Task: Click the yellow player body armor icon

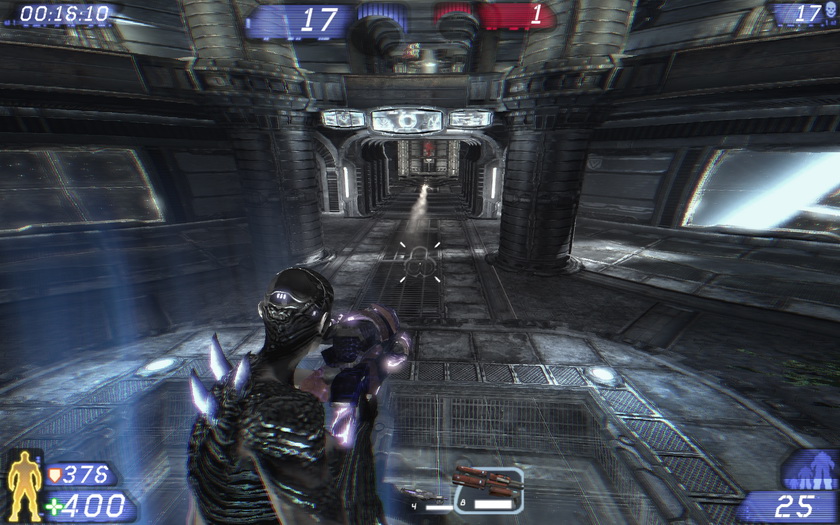Action: coord(23,485)
